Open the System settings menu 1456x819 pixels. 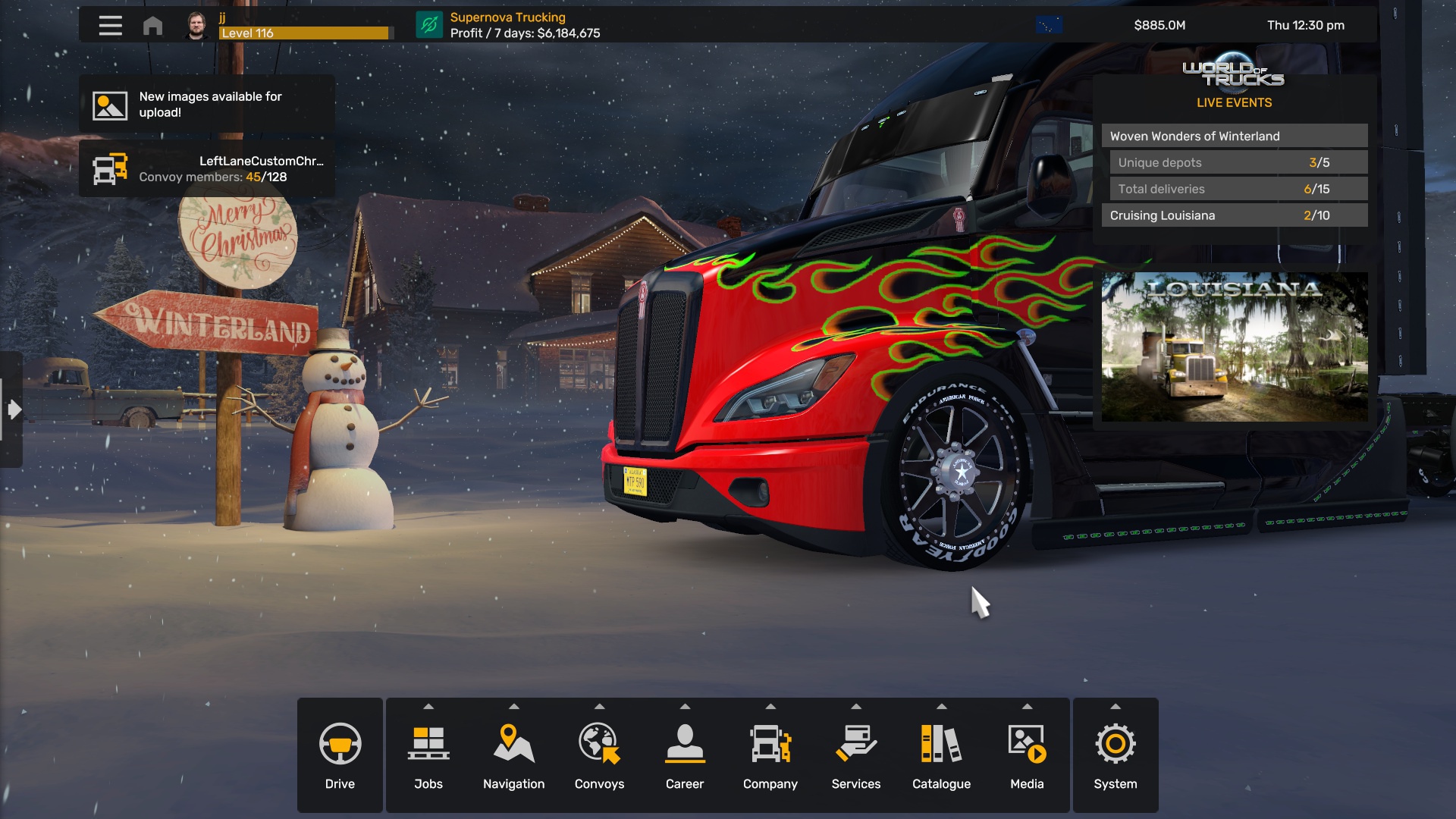(1115, 755)
